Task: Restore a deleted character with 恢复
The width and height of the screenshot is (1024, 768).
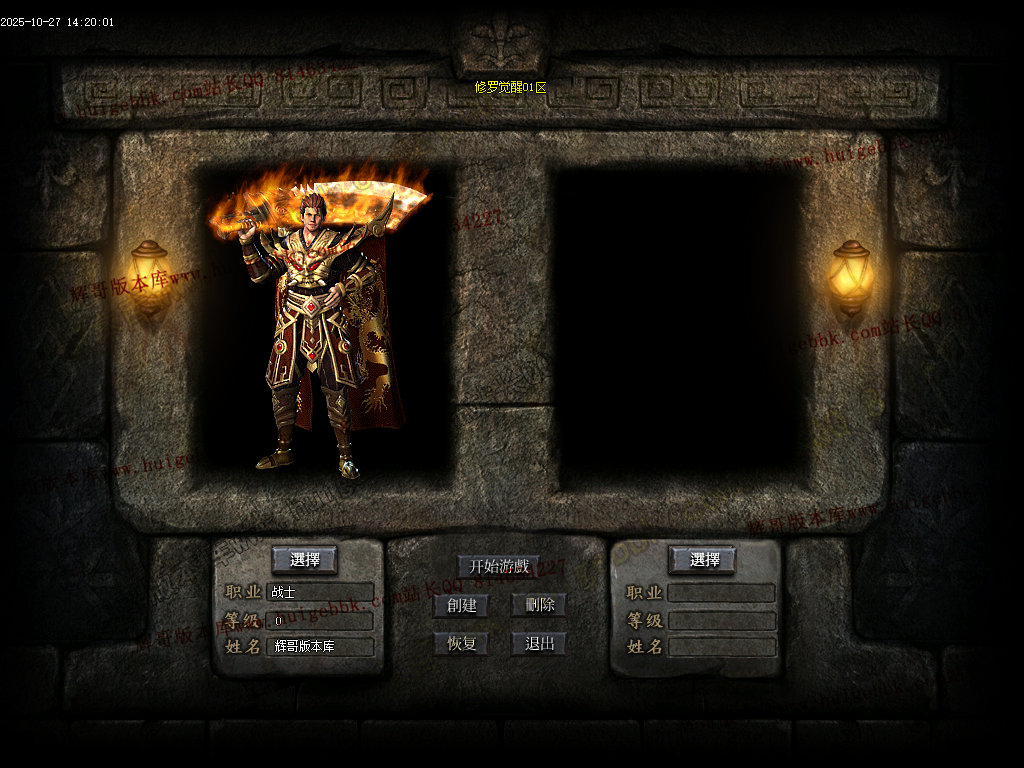Action: tap(461, 643)
